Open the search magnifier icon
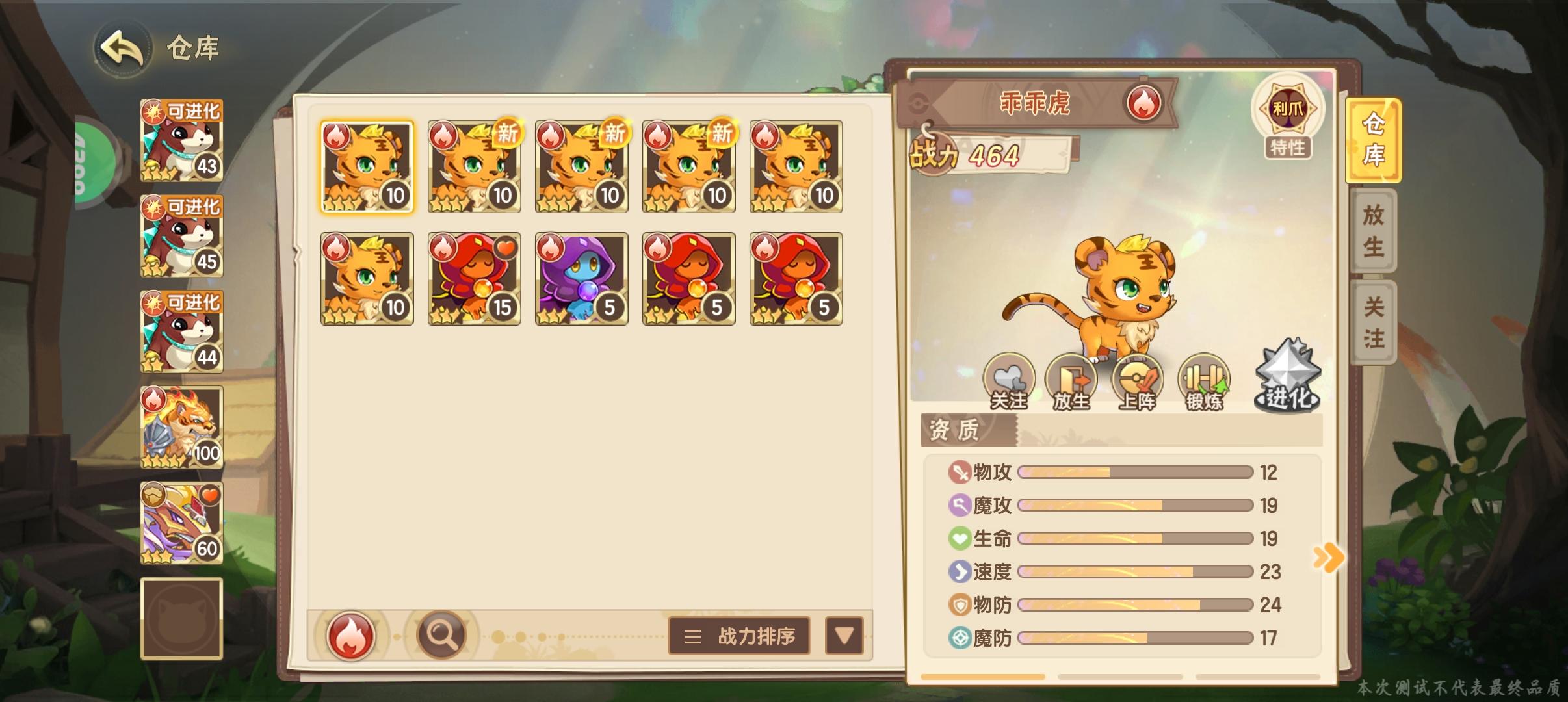 pos(442,636)
